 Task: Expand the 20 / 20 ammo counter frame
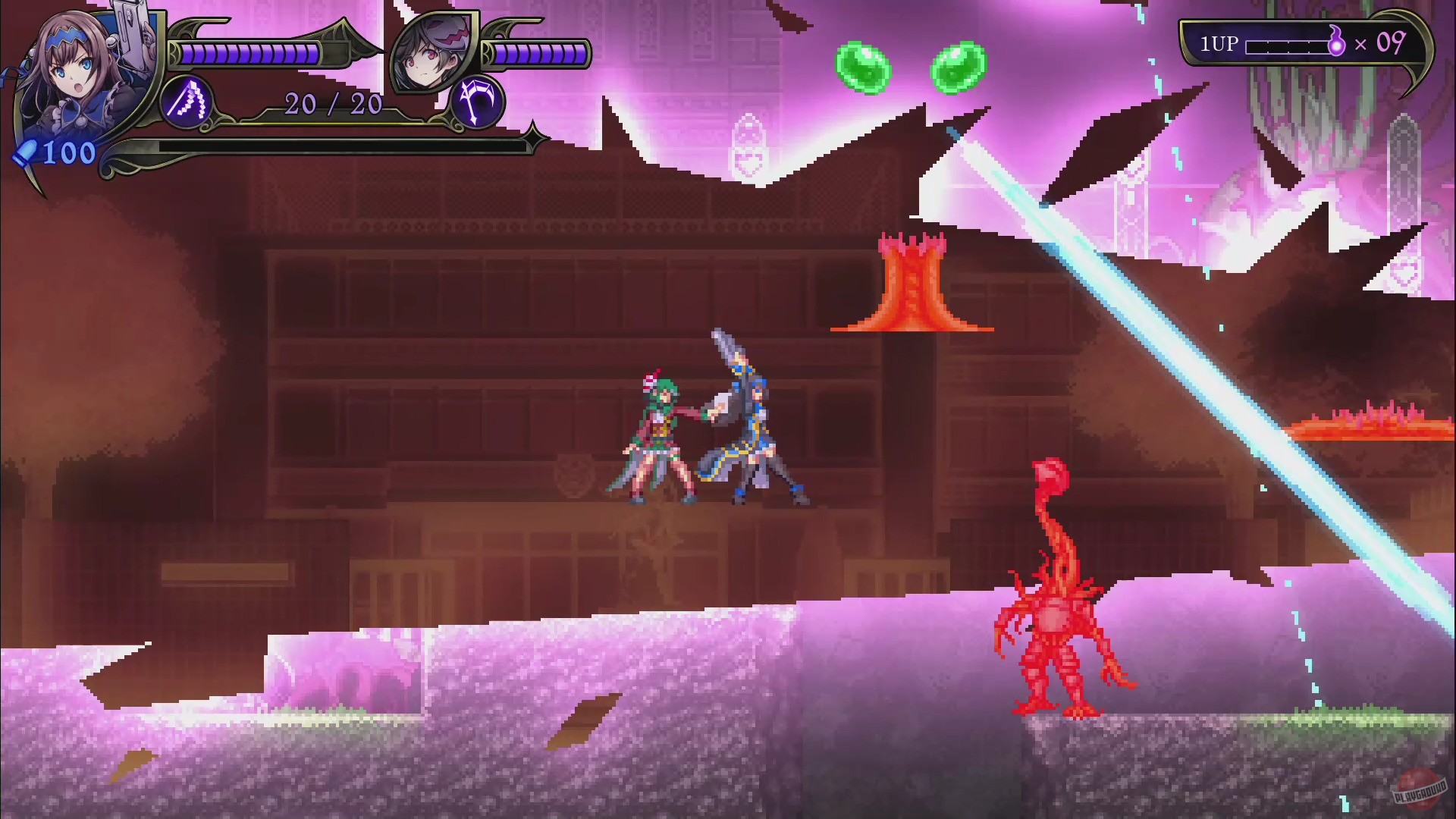pyautogui.click(x=332, y=103)
